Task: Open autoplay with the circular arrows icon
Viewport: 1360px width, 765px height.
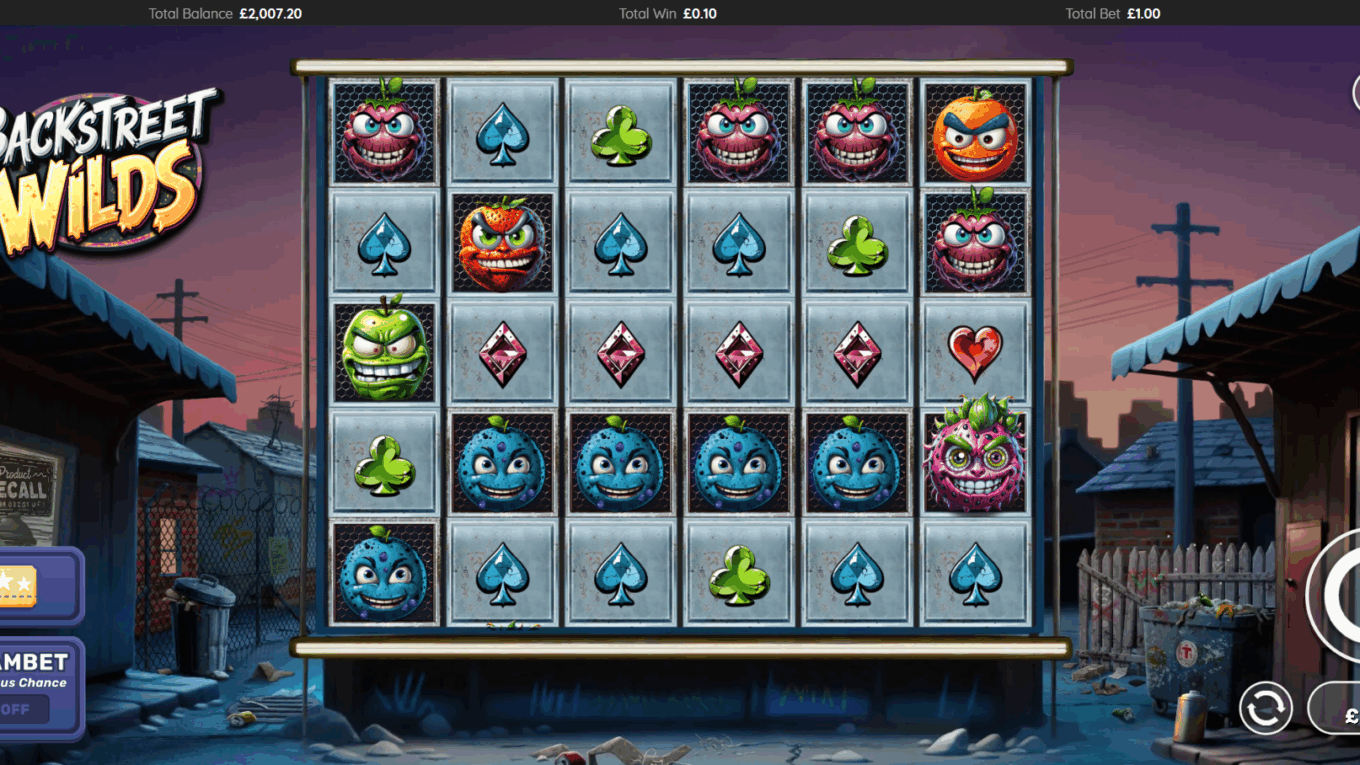Action: 1265,708
